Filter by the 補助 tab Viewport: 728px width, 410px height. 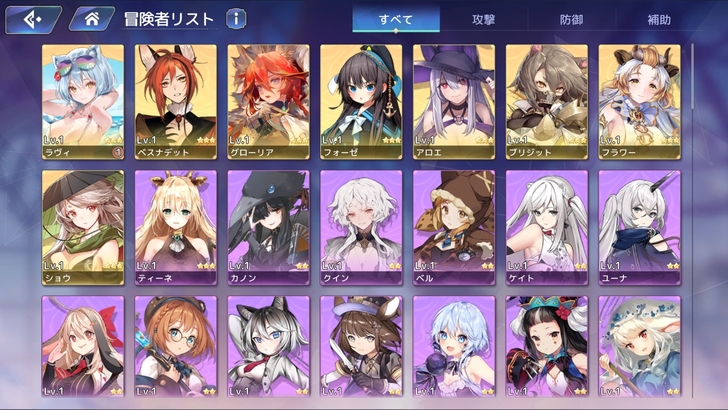tap(661, 19)
